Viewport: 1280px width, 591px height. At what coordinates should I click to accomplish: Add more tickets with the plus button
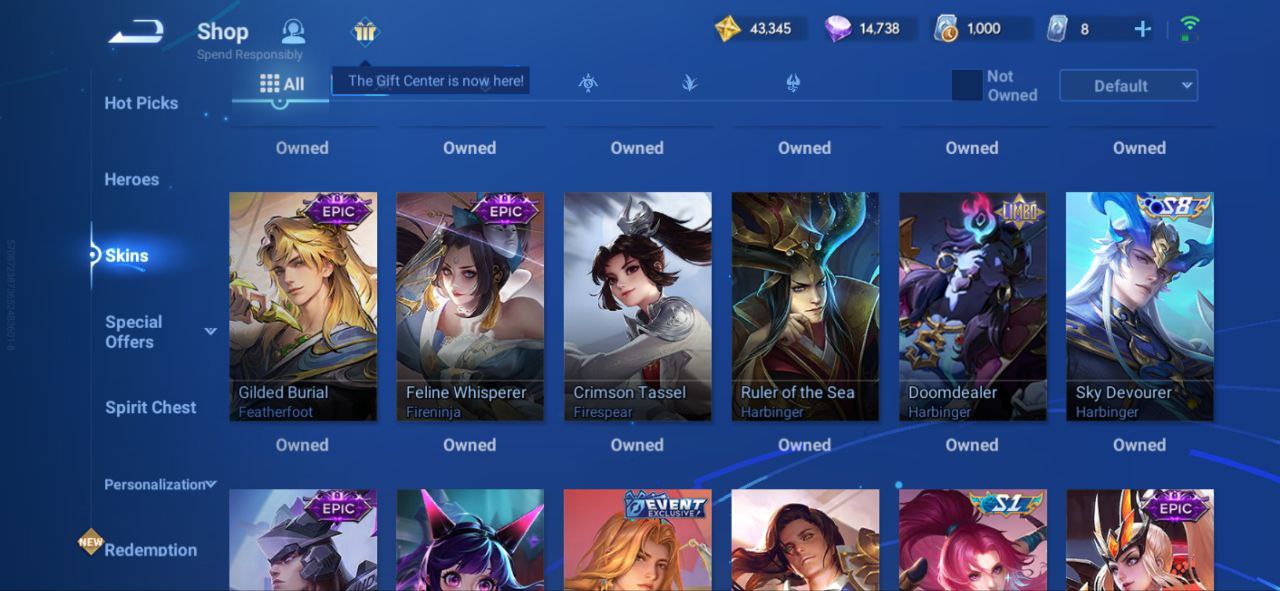pyautogui.click(x=1142, y=29)
